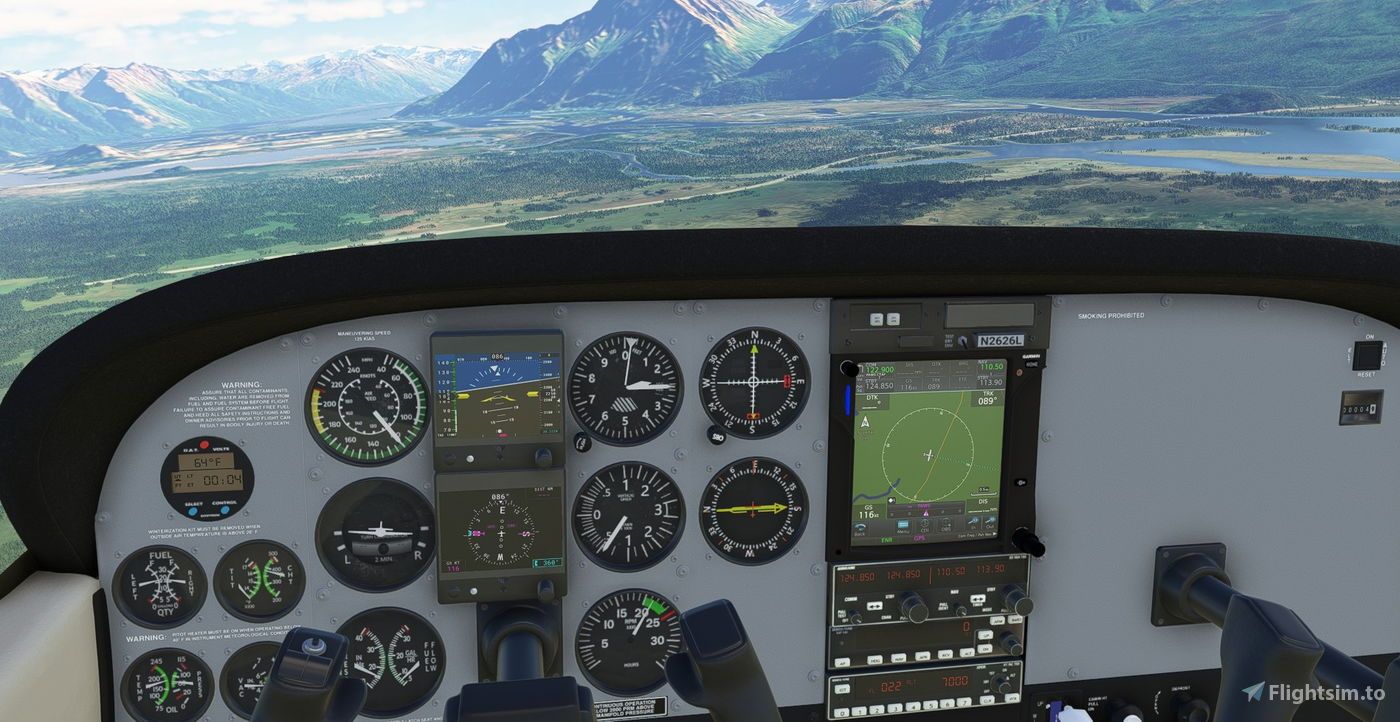Engage the autopilot AP button
Screen dimensions: 1400x722
pyautogui.click(x=842, y=662)
